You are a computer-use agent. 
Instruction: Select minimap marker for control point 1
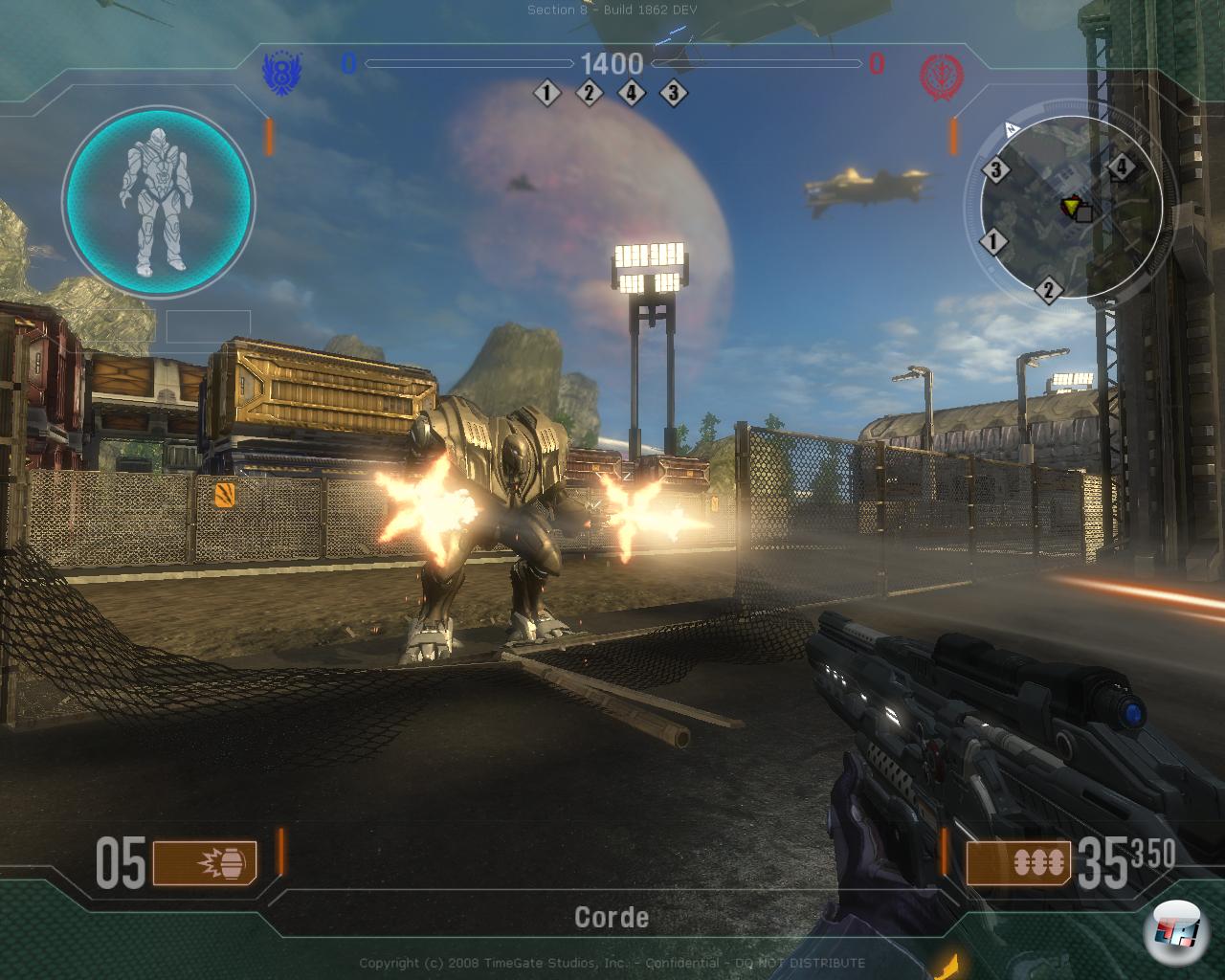[993, 242]
